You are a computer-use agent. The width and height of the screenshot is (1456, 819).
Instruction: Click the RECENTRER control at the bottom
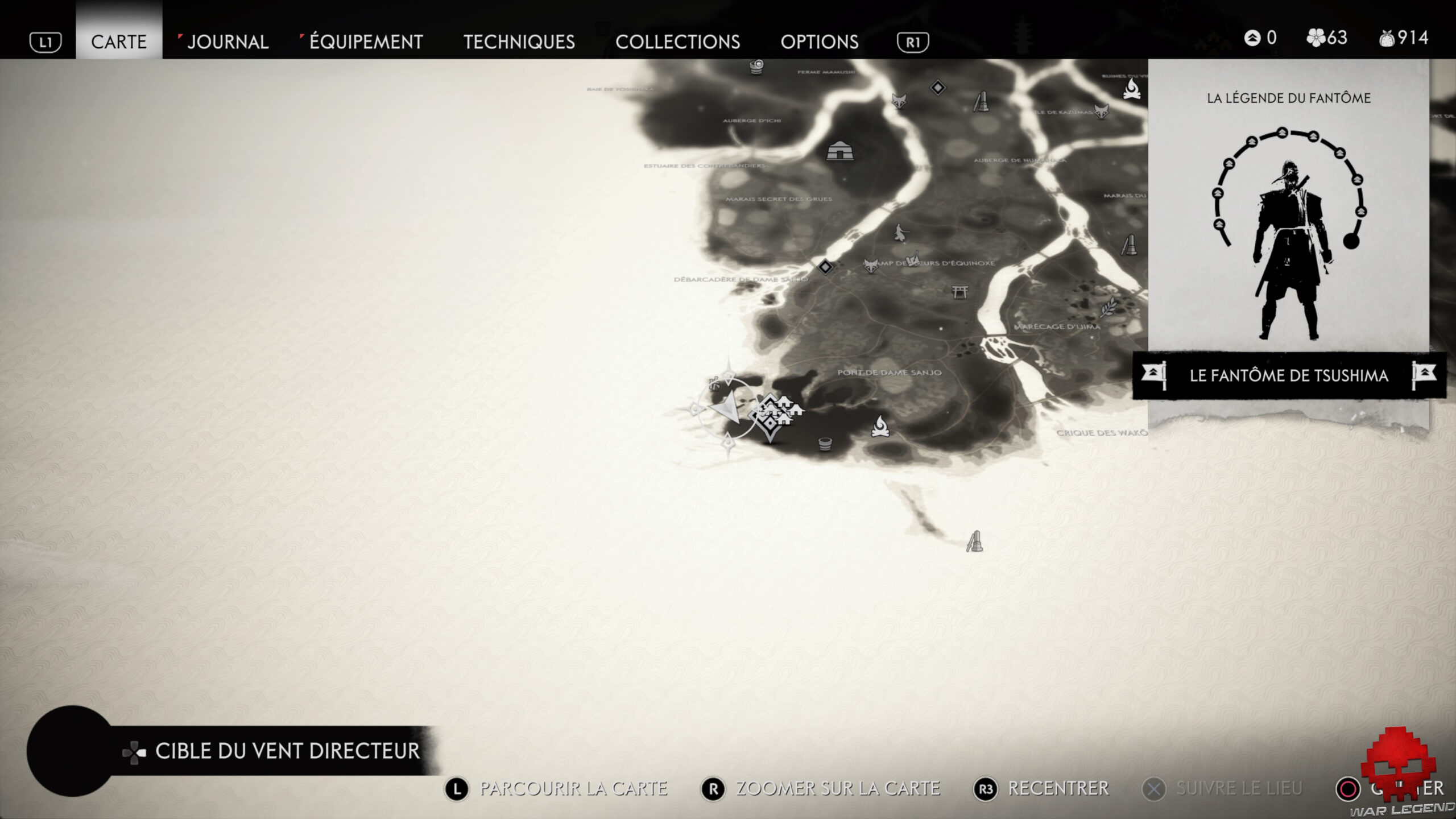click(x=1058, y=788)
